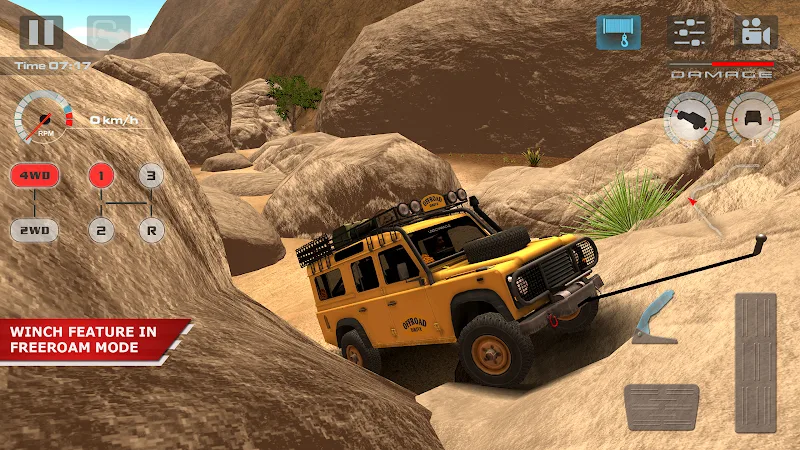800x450 pixels.
Task: Step on the brake pedal
Action: pos(661,406)
